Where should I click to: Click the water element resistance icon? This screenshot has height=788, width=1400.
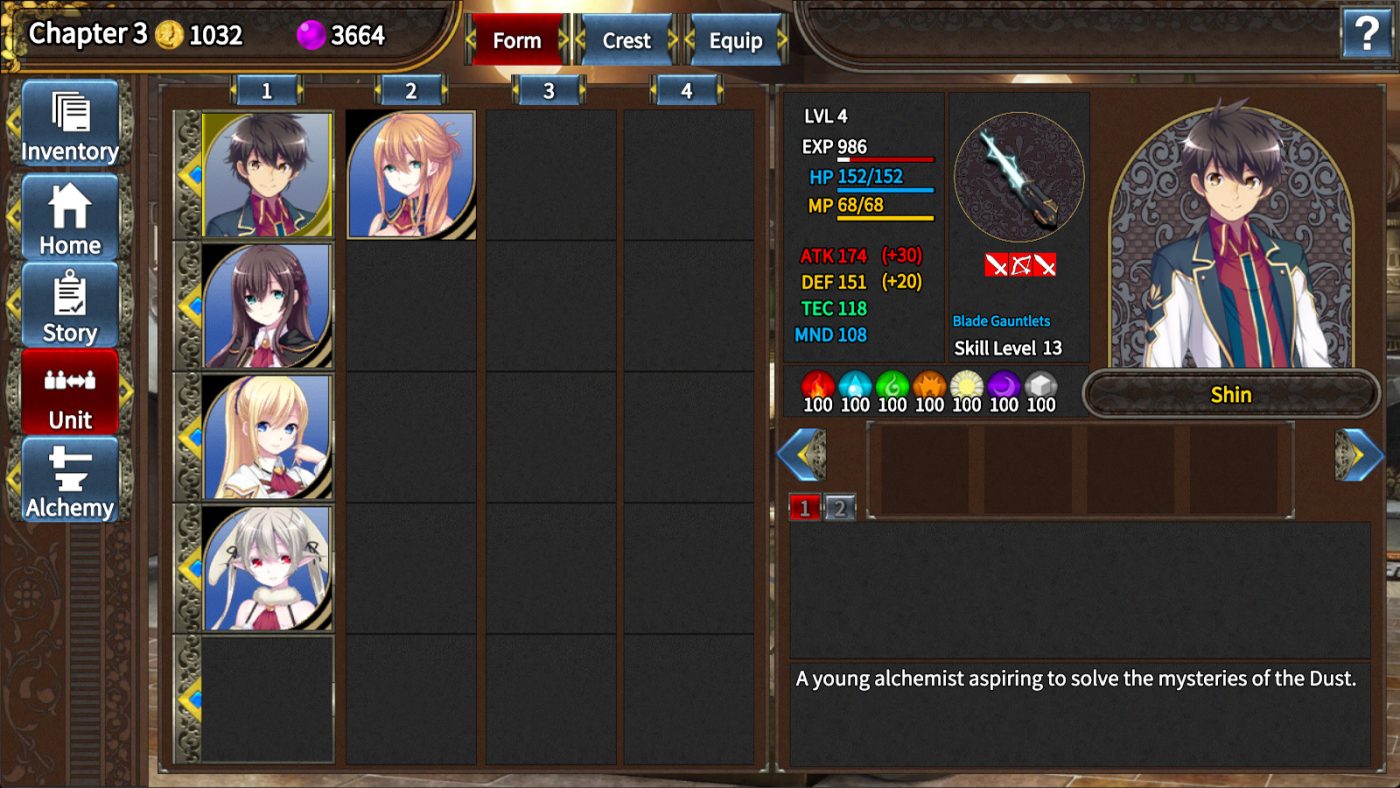(855, 383)
